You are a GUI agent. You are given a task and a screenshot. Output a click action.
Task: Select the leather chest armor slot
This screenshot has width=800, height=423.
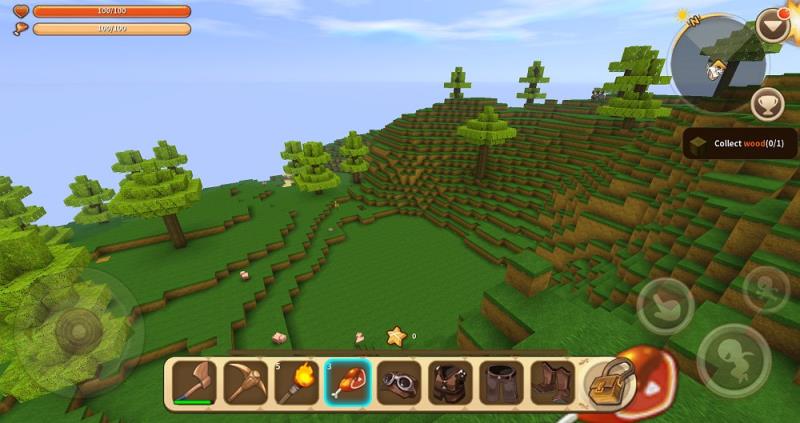450,381
